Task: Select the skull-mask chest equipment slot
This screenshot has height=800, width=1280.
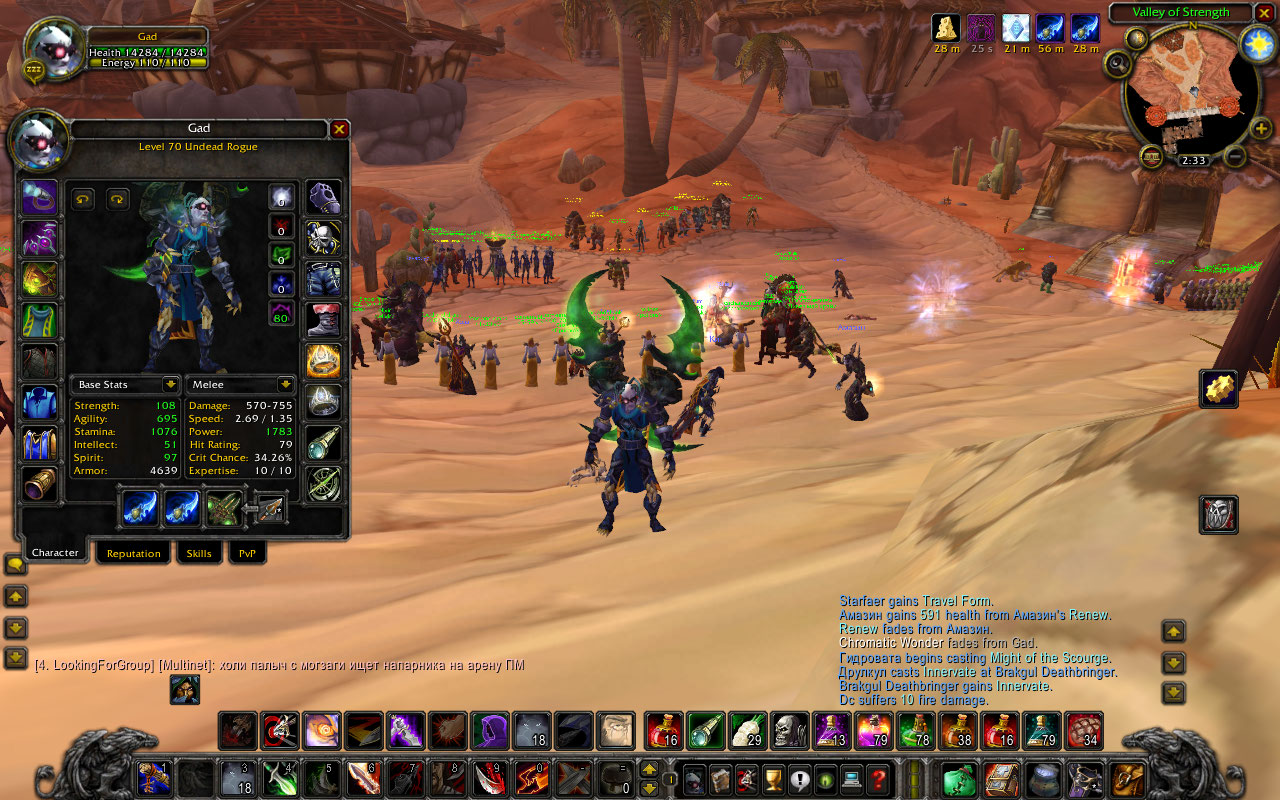Action: point(323,238)
